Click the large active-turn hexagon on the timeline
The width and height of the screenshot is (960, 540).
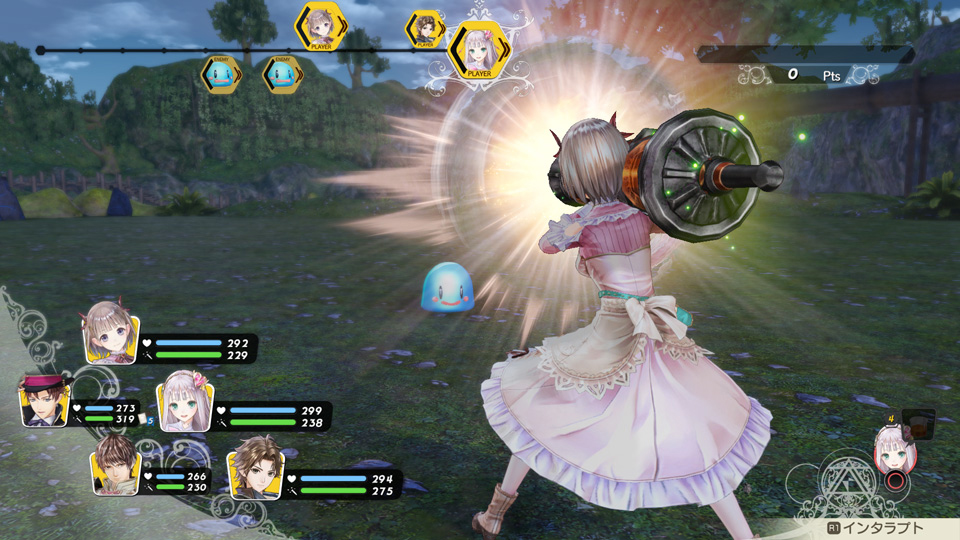point(477,52)
